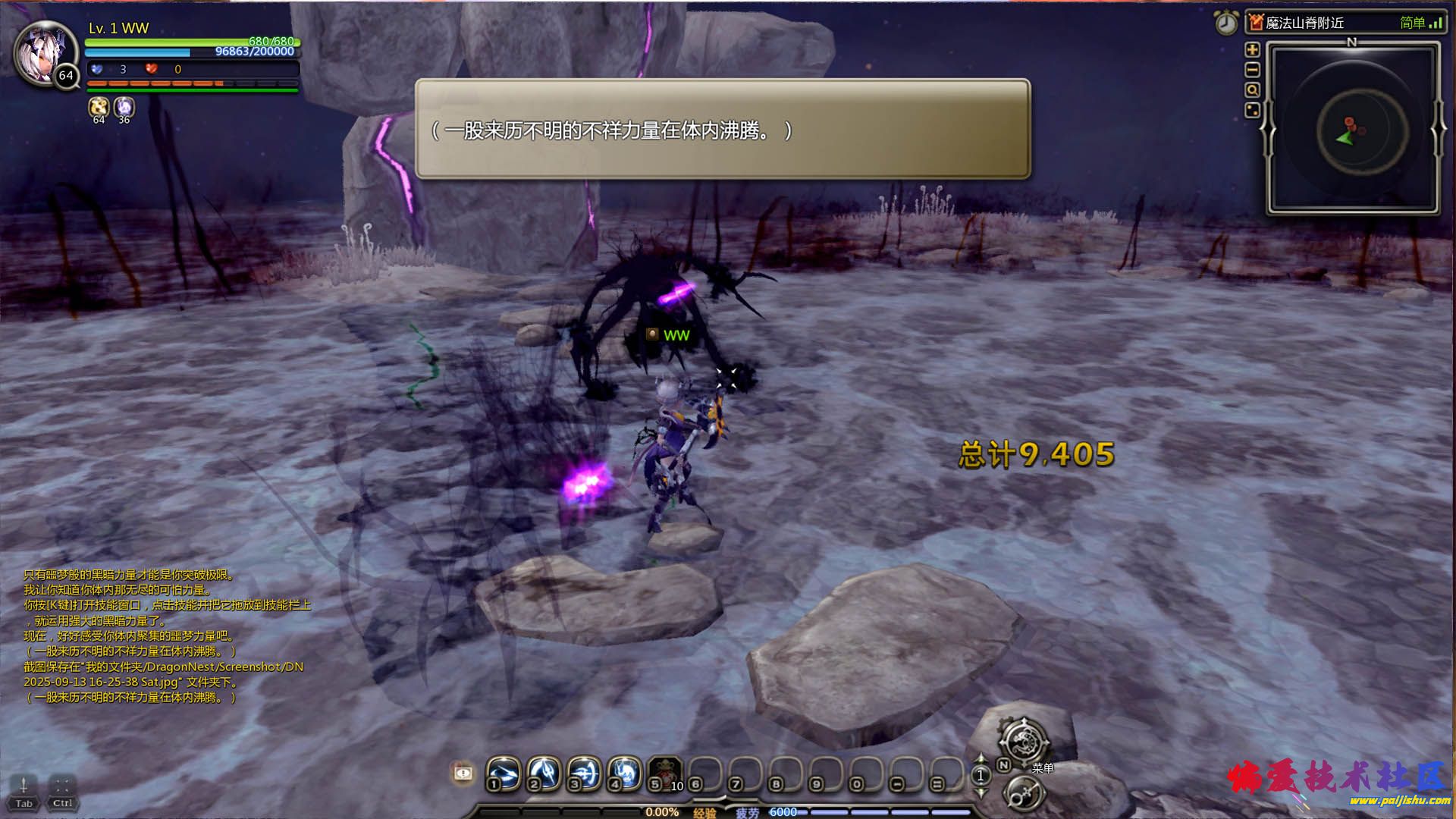Trigger the bow skill in slot 3
This screenshot has height=819, width=1456.
[584, 773]
